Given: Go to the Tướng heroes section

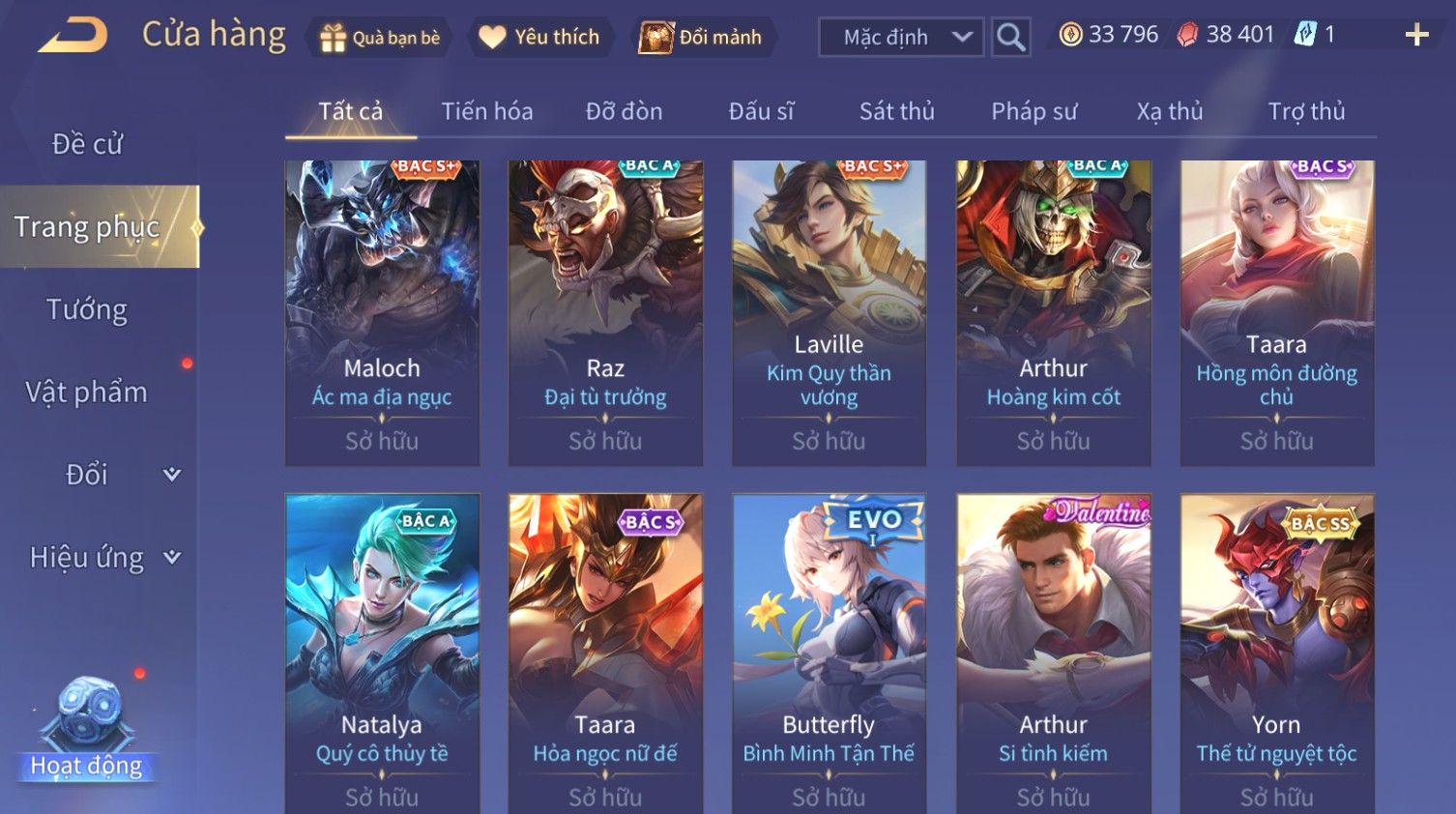Looking at the screenshot, I should (87, 309).
